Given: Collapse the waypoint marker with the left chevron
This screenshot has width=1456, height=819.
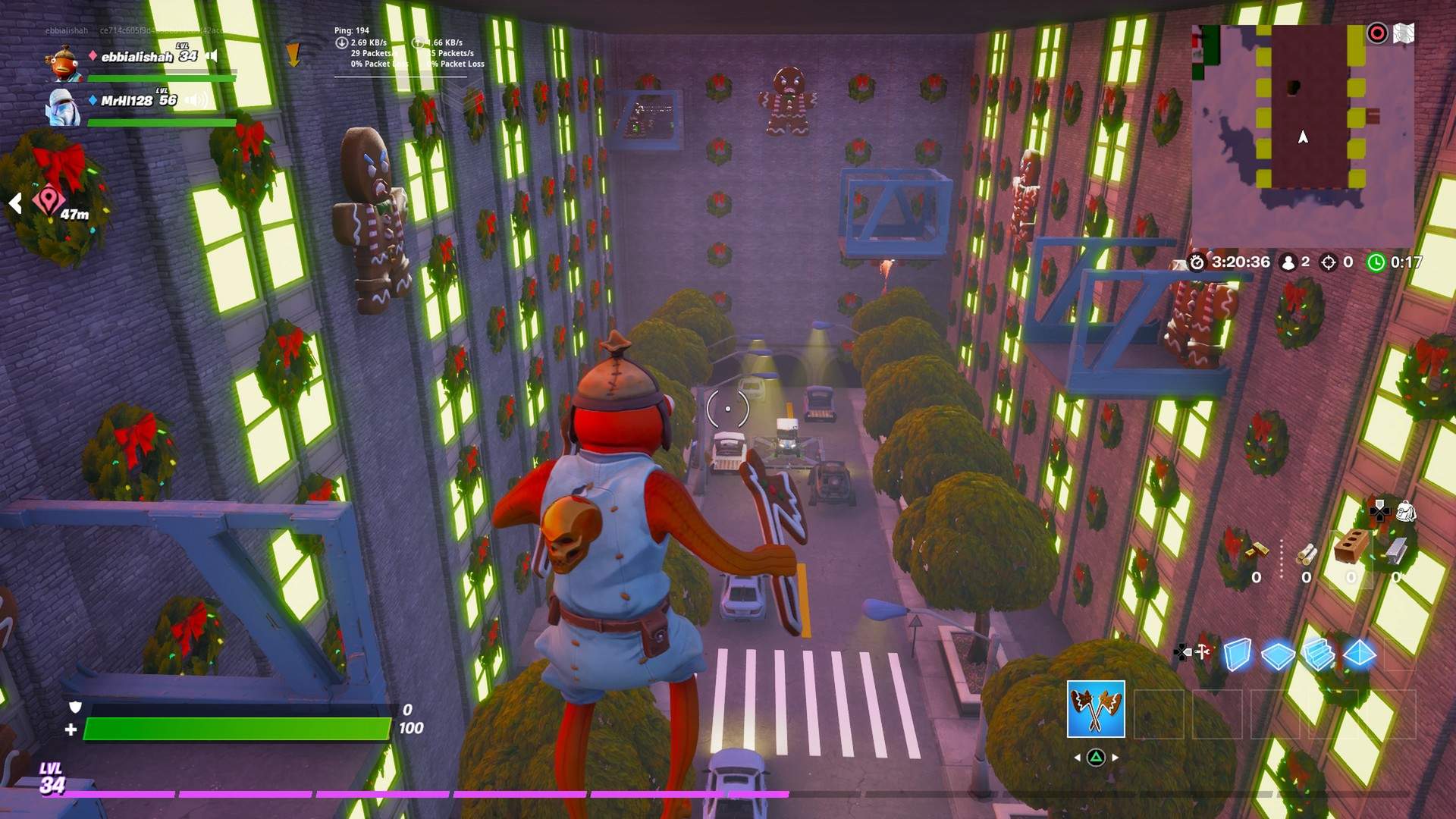Looking at the screenshot, I should coord(15,202).
